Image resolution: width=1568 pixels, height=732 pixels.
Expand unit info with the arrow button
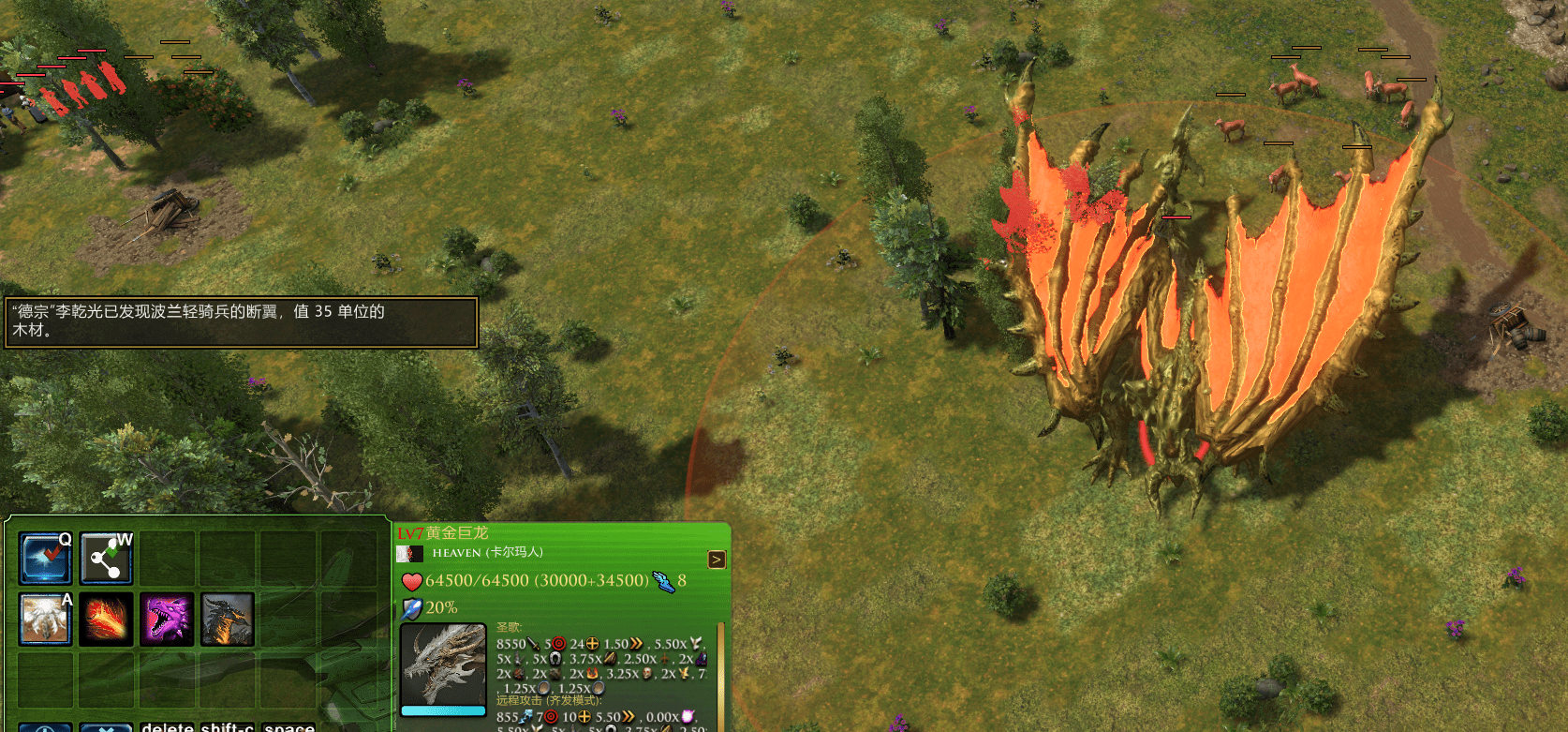click(717, 560)
